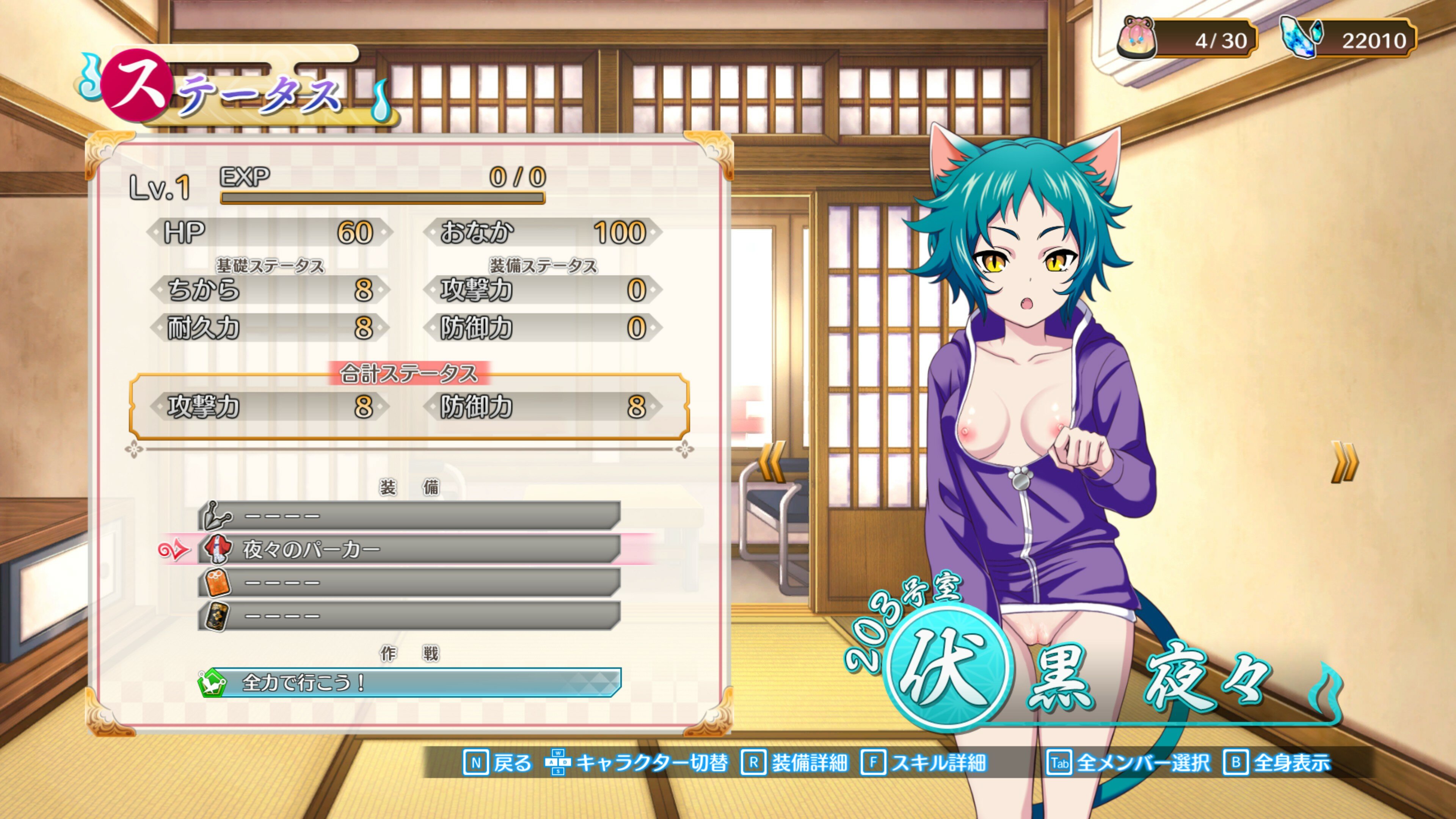Image resolution: width=1456 pixels, height=819 pixels.
Task: Show the previous character with the left arrow
Action: point(772,462)
